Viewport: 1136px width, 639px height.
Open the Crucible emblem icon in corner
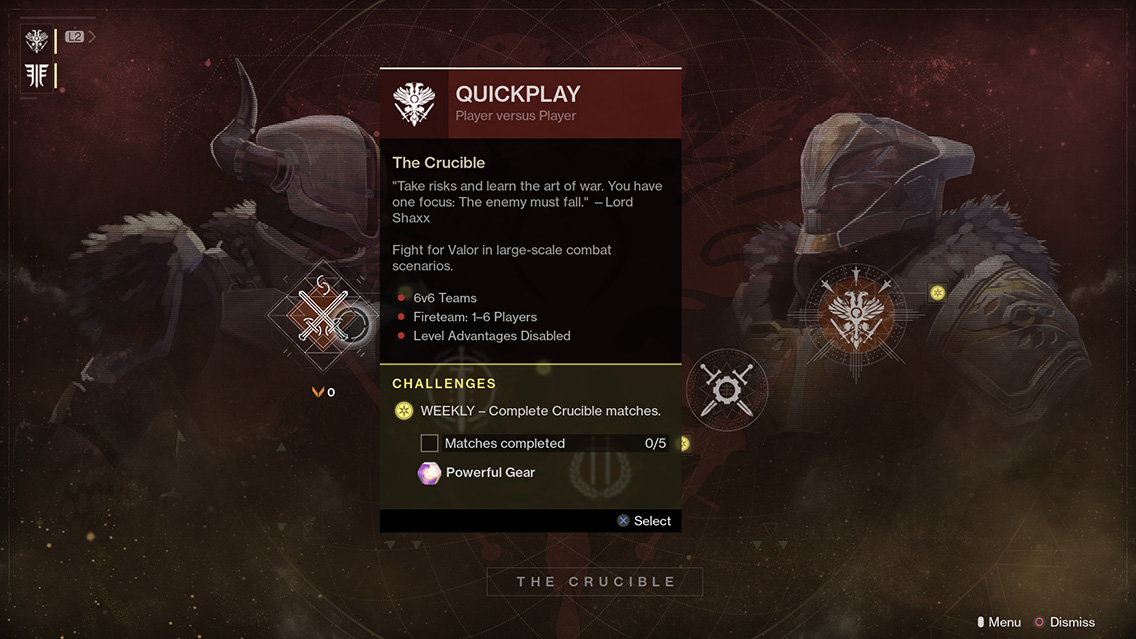tap(37, 41)
